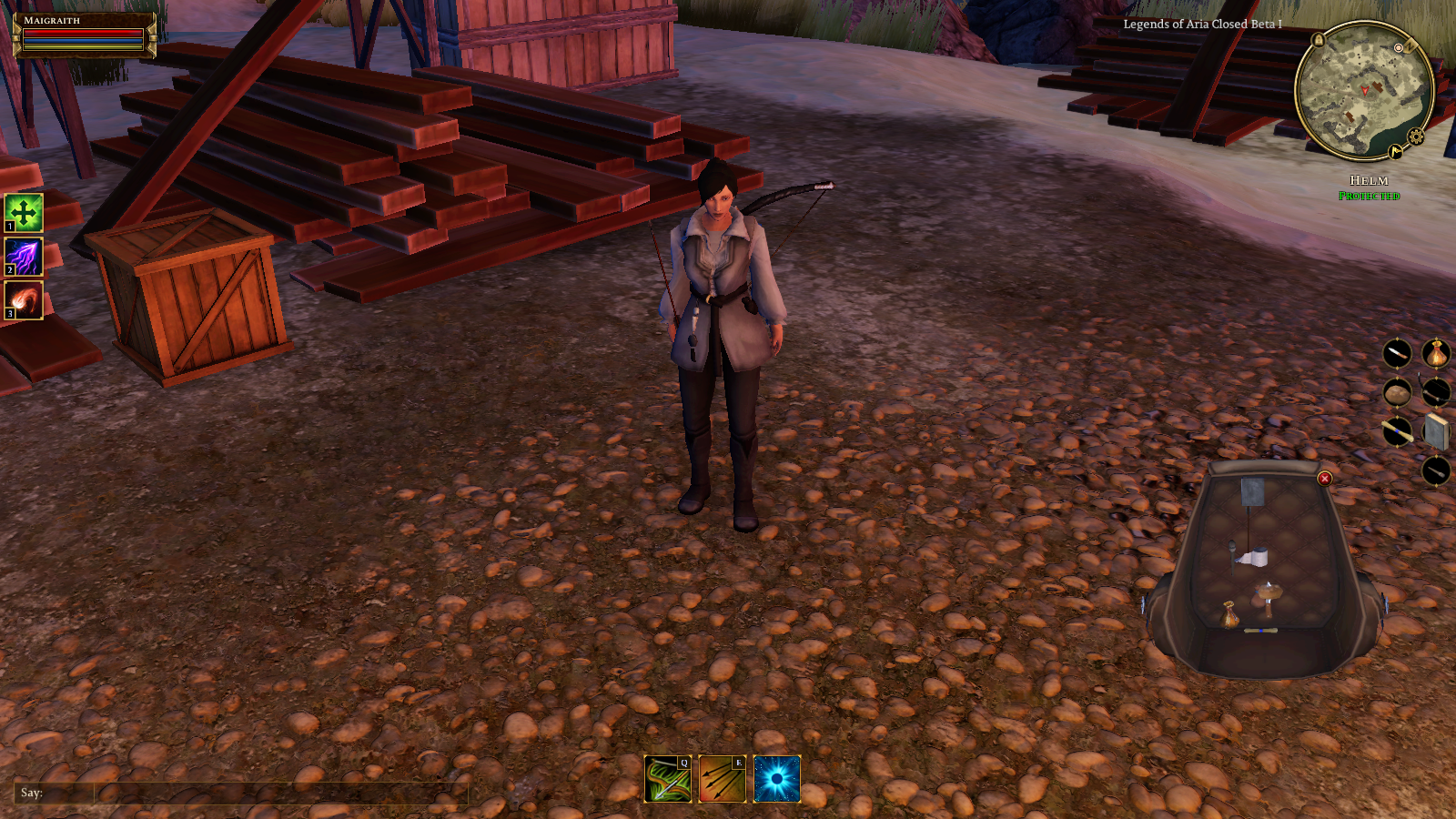The width and height of the screenshot is (1456, 819).
Task: Activate the green cross healing spell
Action: 24,213
